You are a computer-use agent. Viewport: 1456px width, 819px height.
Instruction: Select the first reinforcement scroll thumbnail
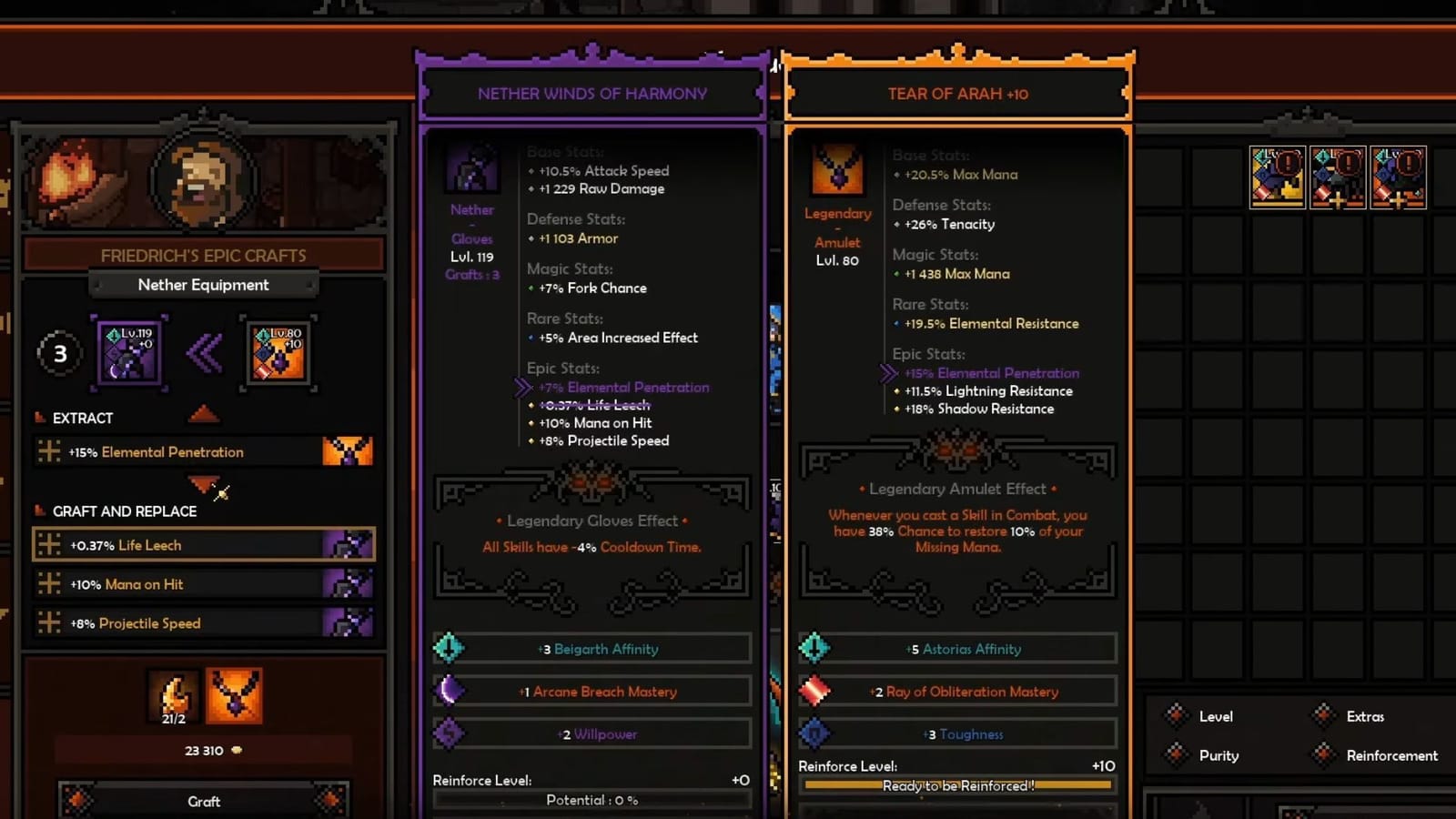(1277, 176)
